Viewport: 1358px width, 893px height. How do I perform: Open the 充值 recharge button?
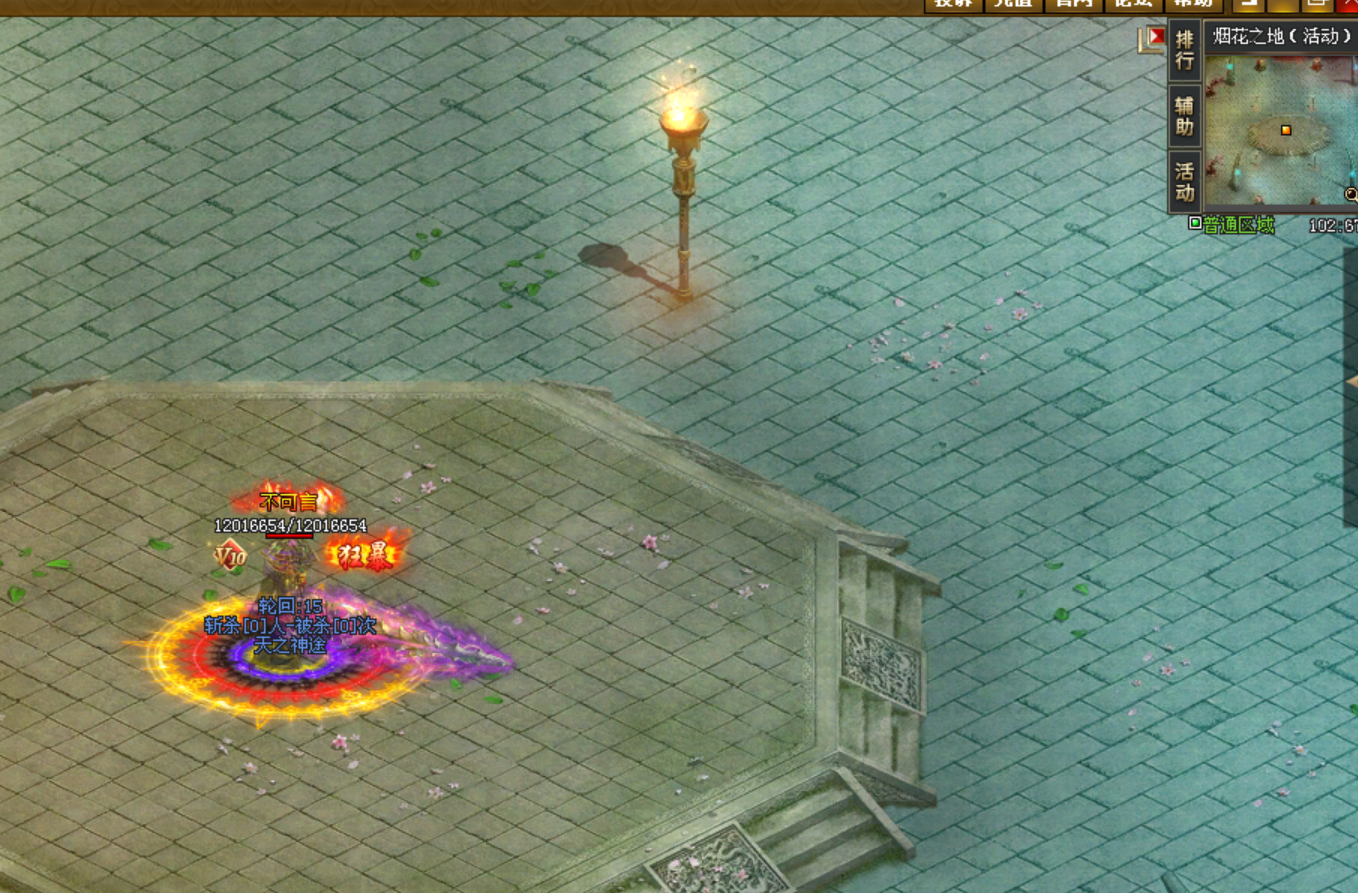[x=1013, y=4]
